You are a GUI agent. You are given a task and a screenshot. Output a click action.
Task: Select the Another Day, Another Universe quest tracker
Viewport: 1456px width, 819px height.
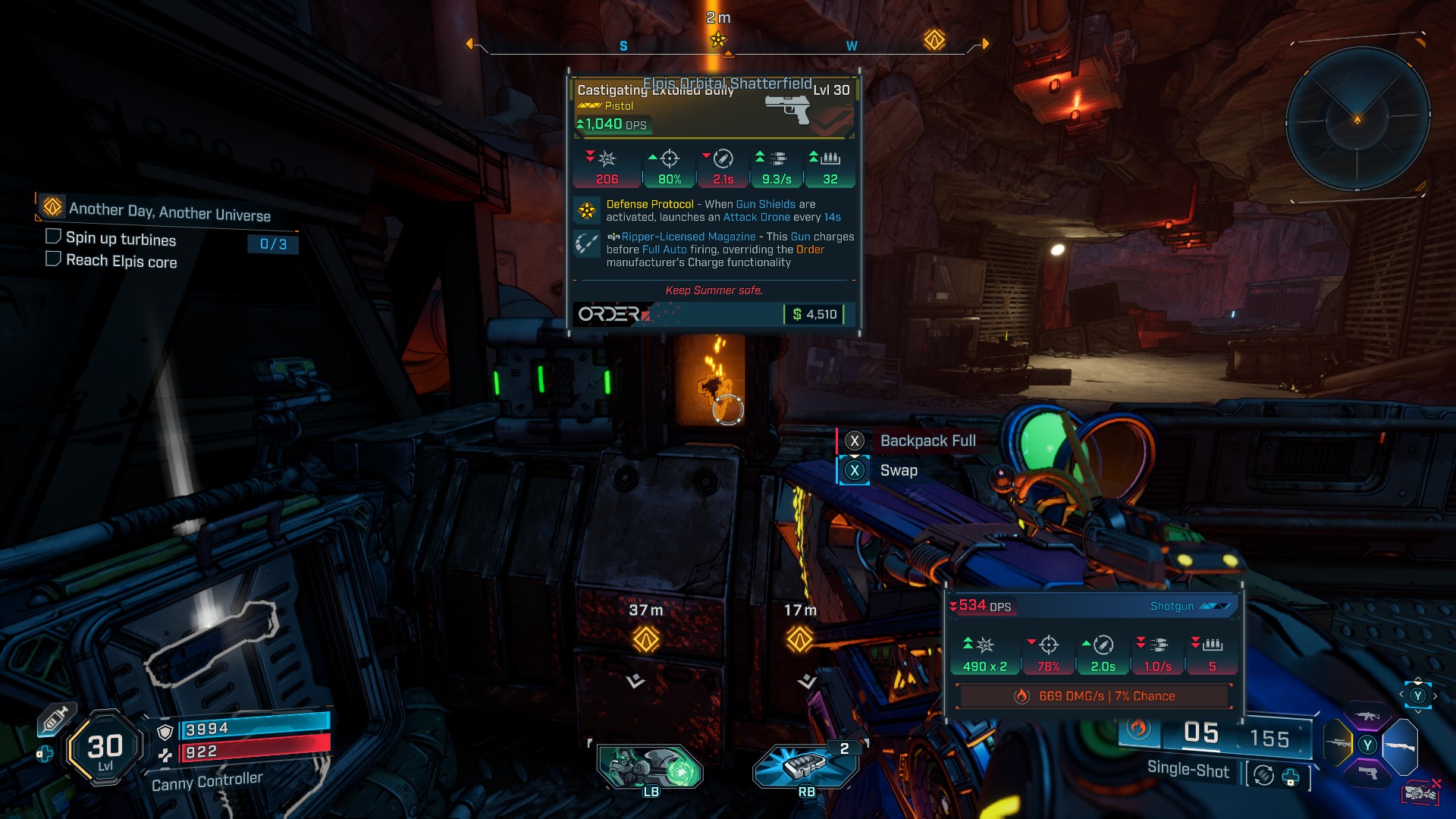pyautogui.click(x=168, y=210)
